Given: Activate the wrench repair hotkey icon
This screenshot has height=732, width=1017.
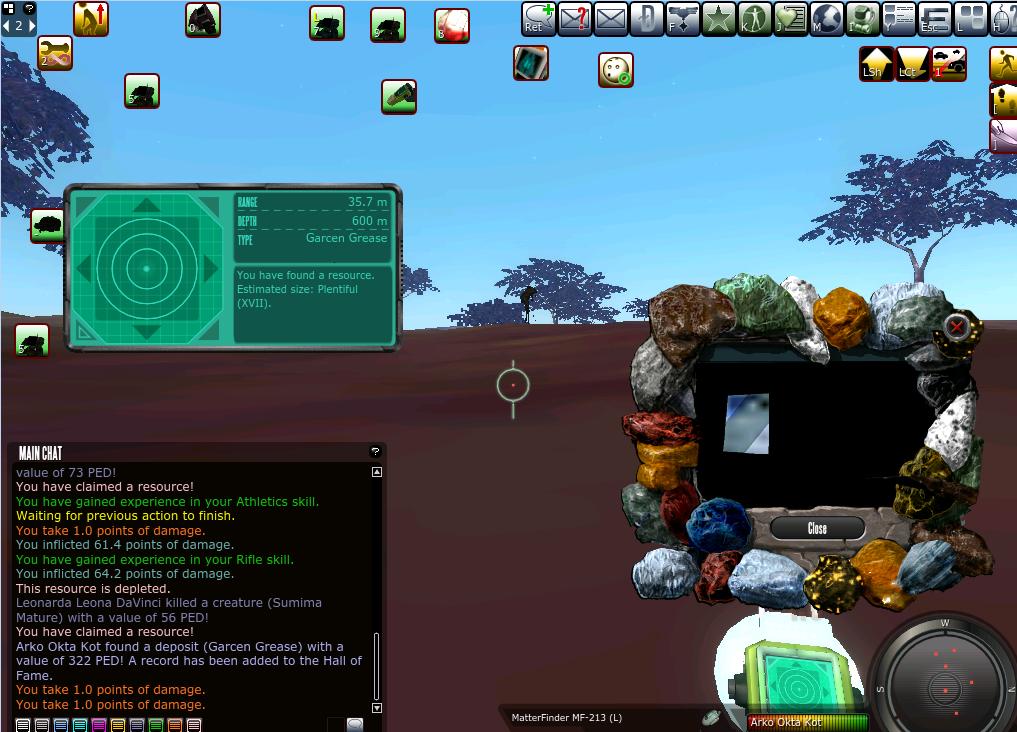Looking at the screenshot, I should tap(55, 53).
